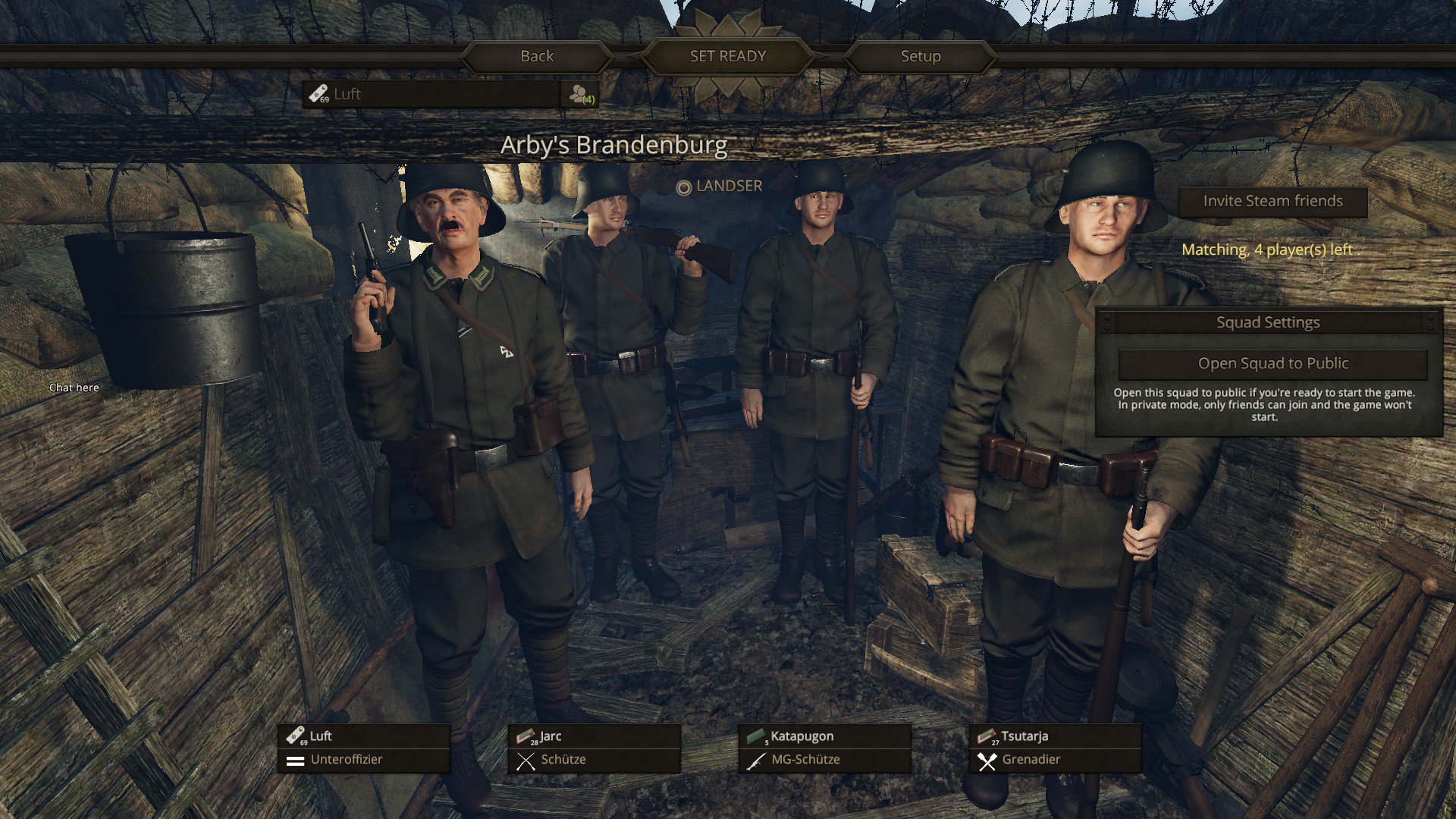Screen dimensions: 1456x819
Task: Expand the Luft squad name bar
Action: (x=432, y=93)
